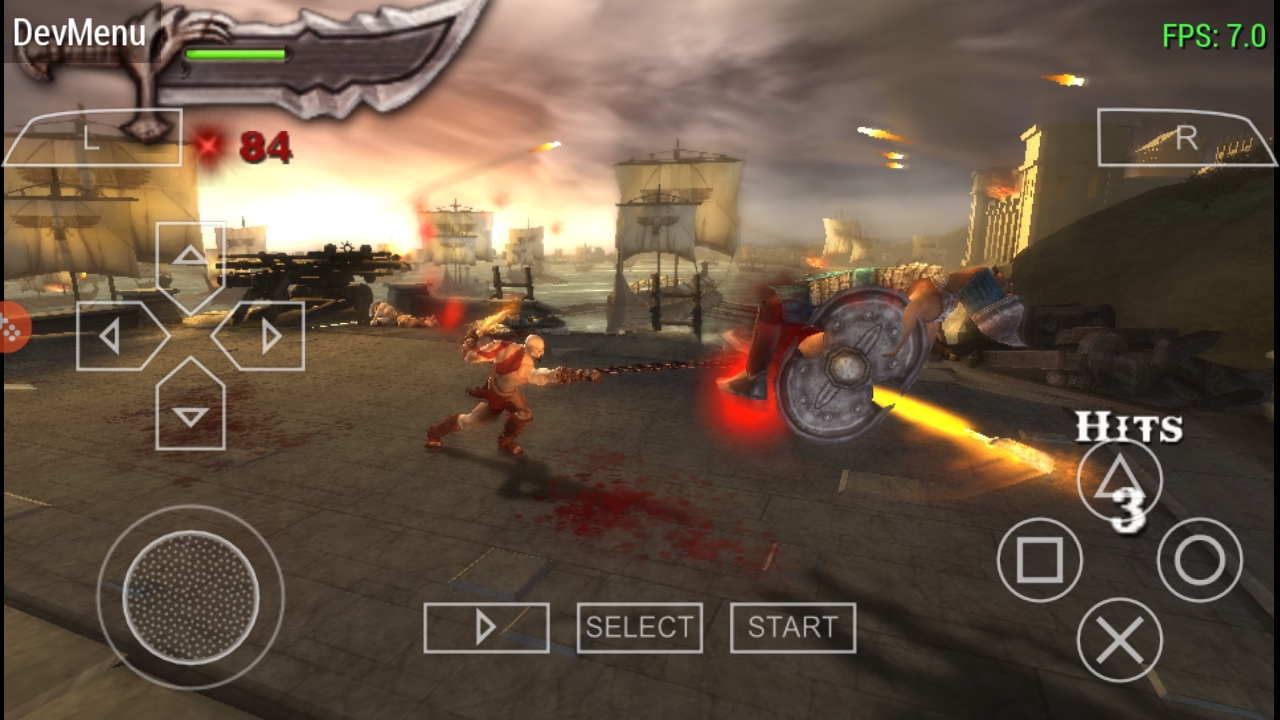Tap the circle action button
This screenshot has width=1280, height=720.
pyautogui.click(x=1200, y=560)
